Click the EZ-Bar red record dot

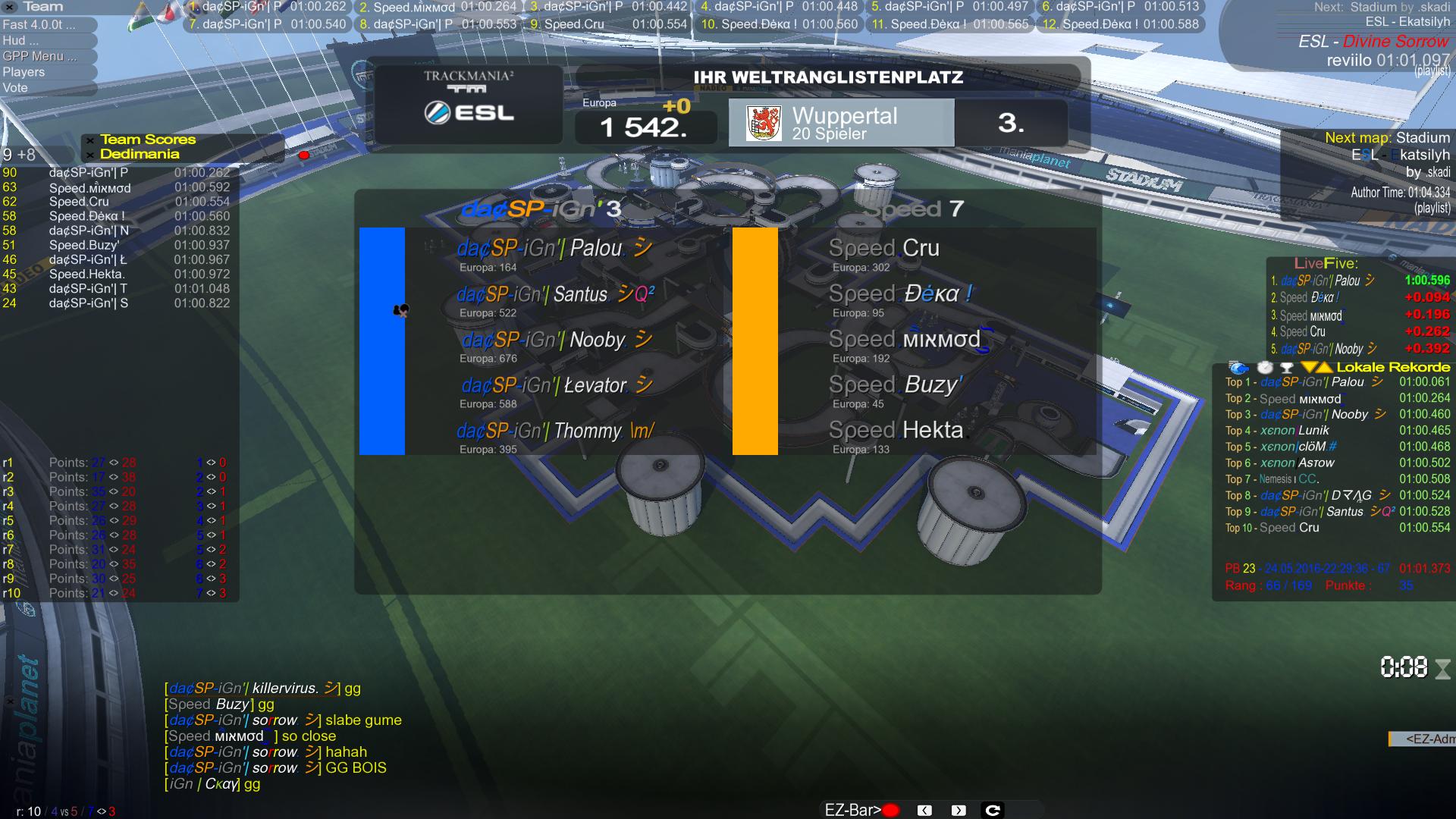(x=891, y=811)
